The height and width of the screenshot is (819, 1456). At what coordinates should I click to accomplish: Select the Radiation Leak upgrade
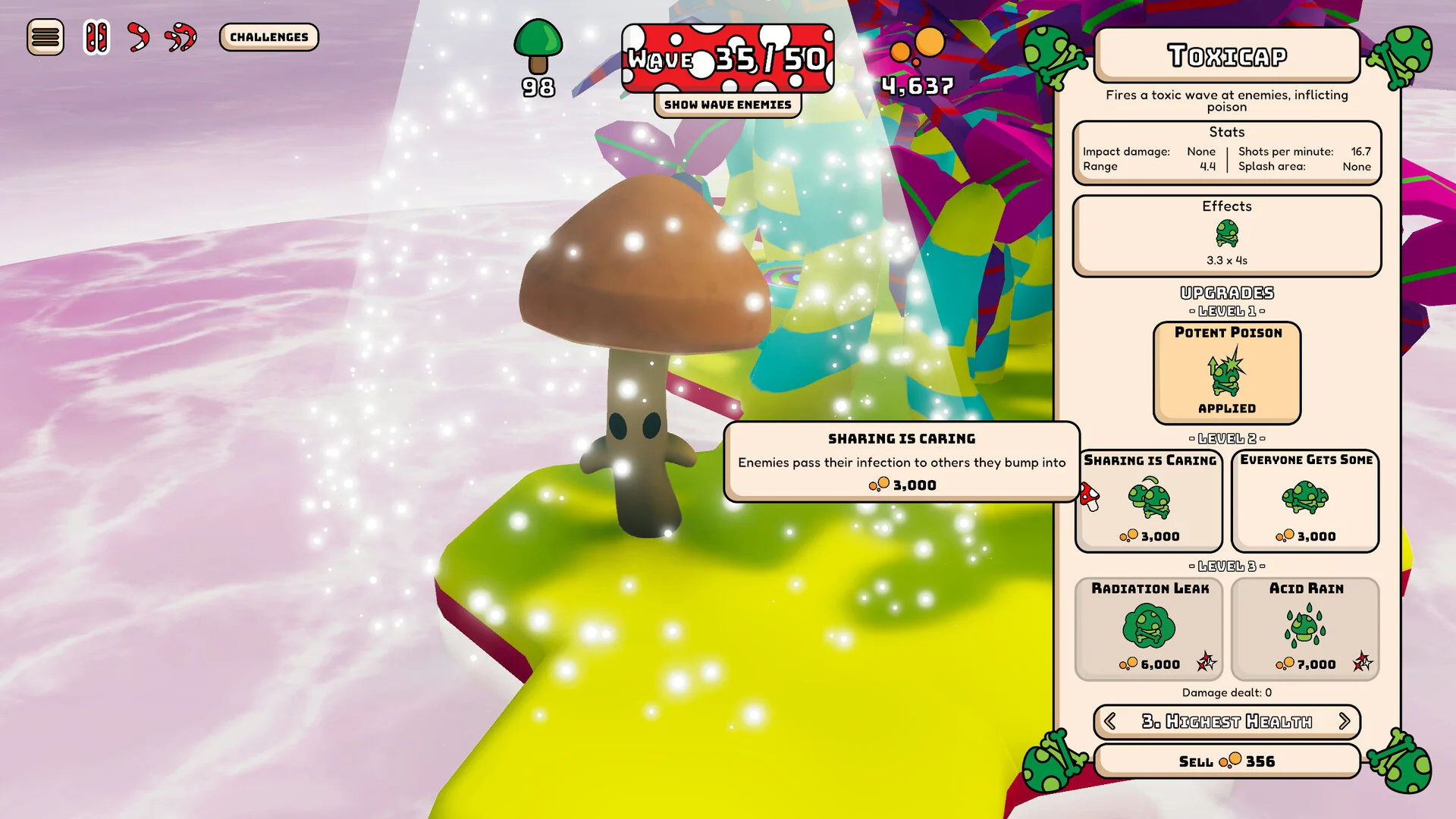coord(1150,629)
